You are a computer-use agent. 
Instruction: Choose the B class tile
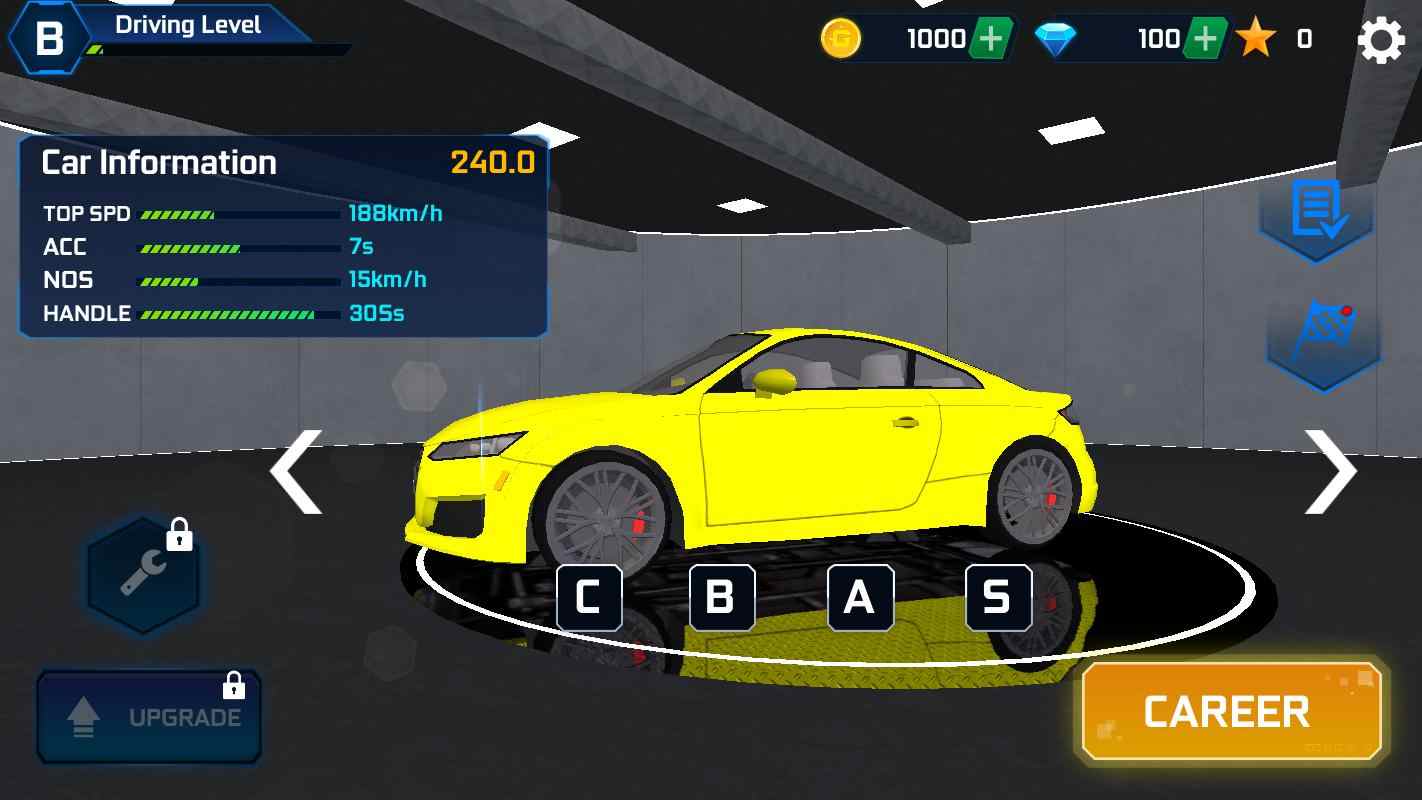pyautogui.click(x=721, y=598)
